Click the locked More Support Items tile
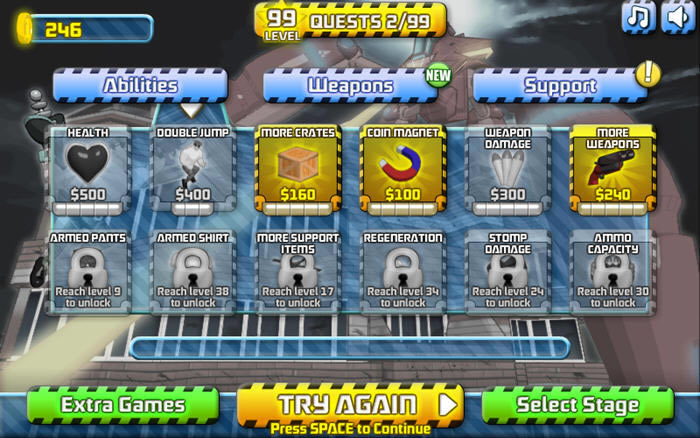The width and height of the screenshot is (700, 438). click(298, 272)
